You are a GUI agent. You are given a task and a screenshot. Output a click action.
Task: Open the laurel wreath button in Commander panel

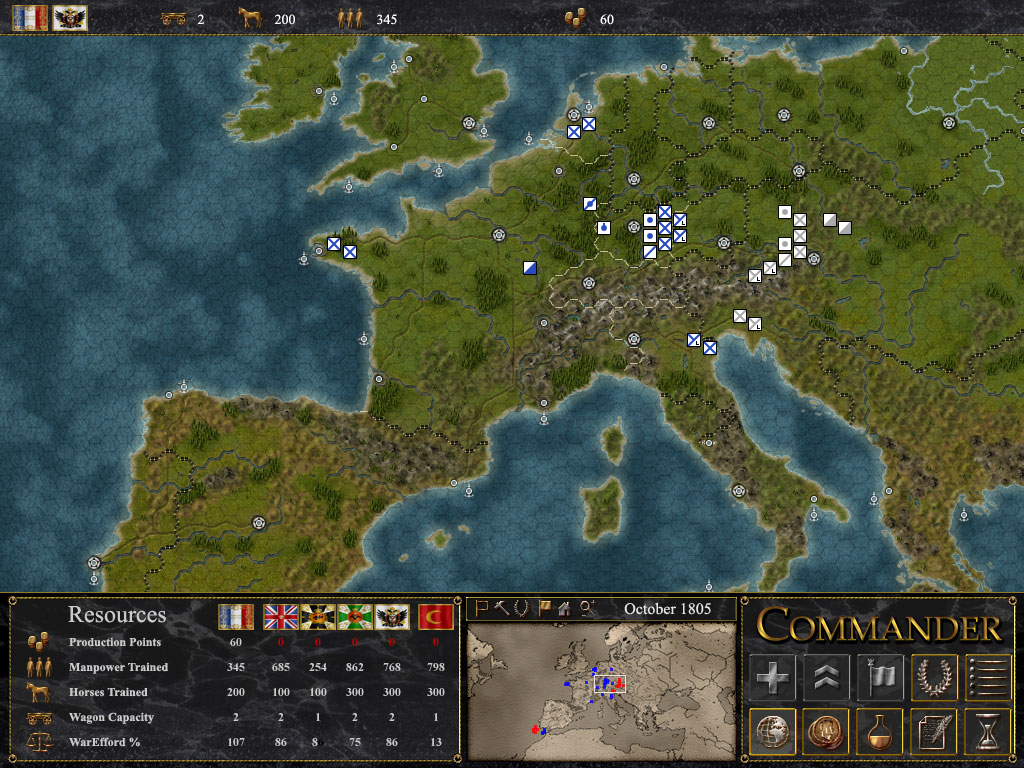pos(934,677)
